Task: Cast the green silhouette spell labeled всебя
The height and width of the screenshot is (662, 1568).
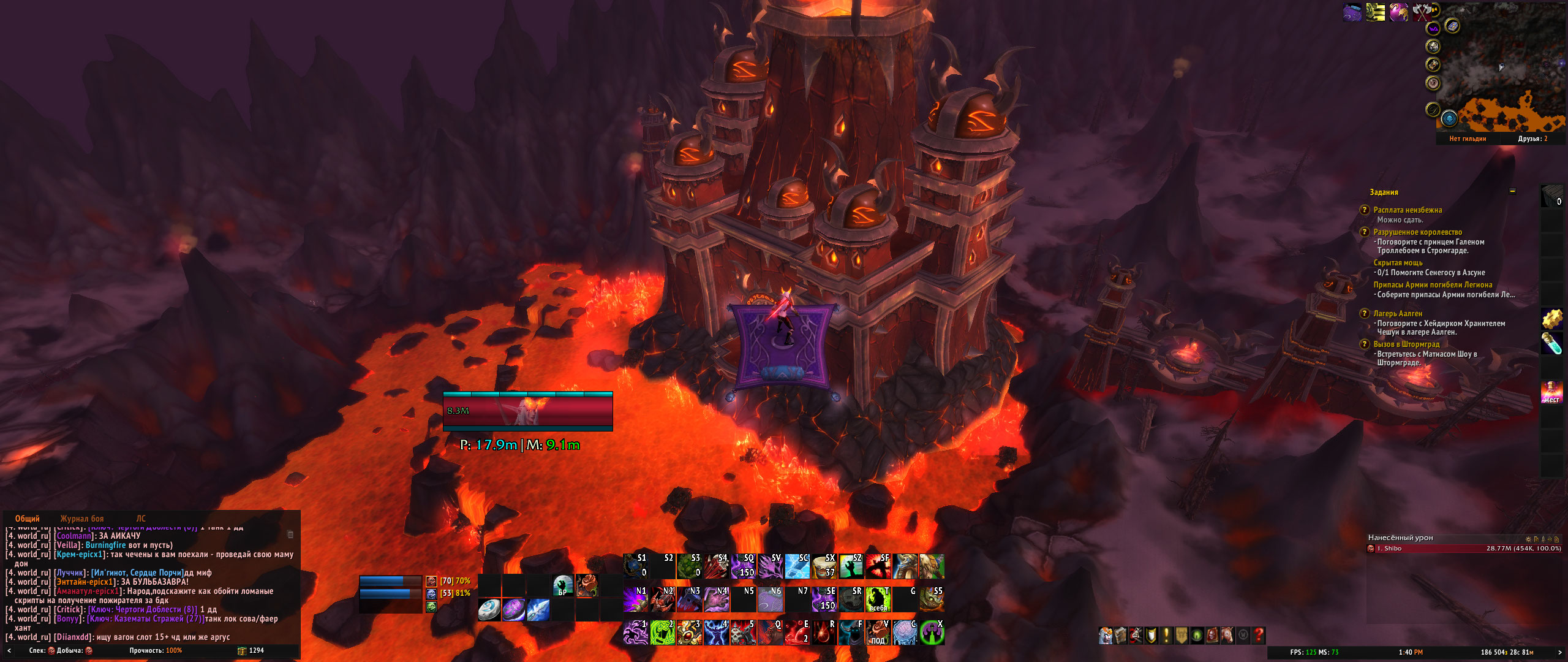Action: [x=878, y=599]
